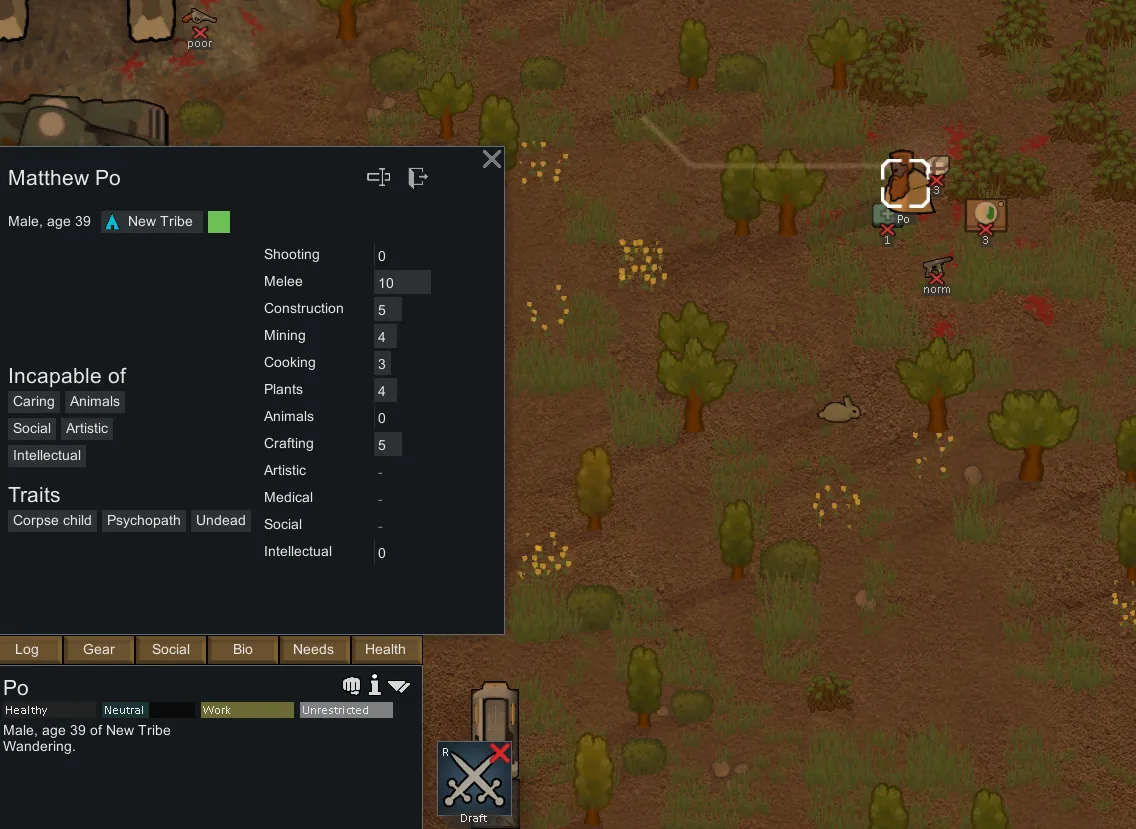This screenshot has height=829, width=1136.
Task: View the Health tab
Action: coord(385,649)
